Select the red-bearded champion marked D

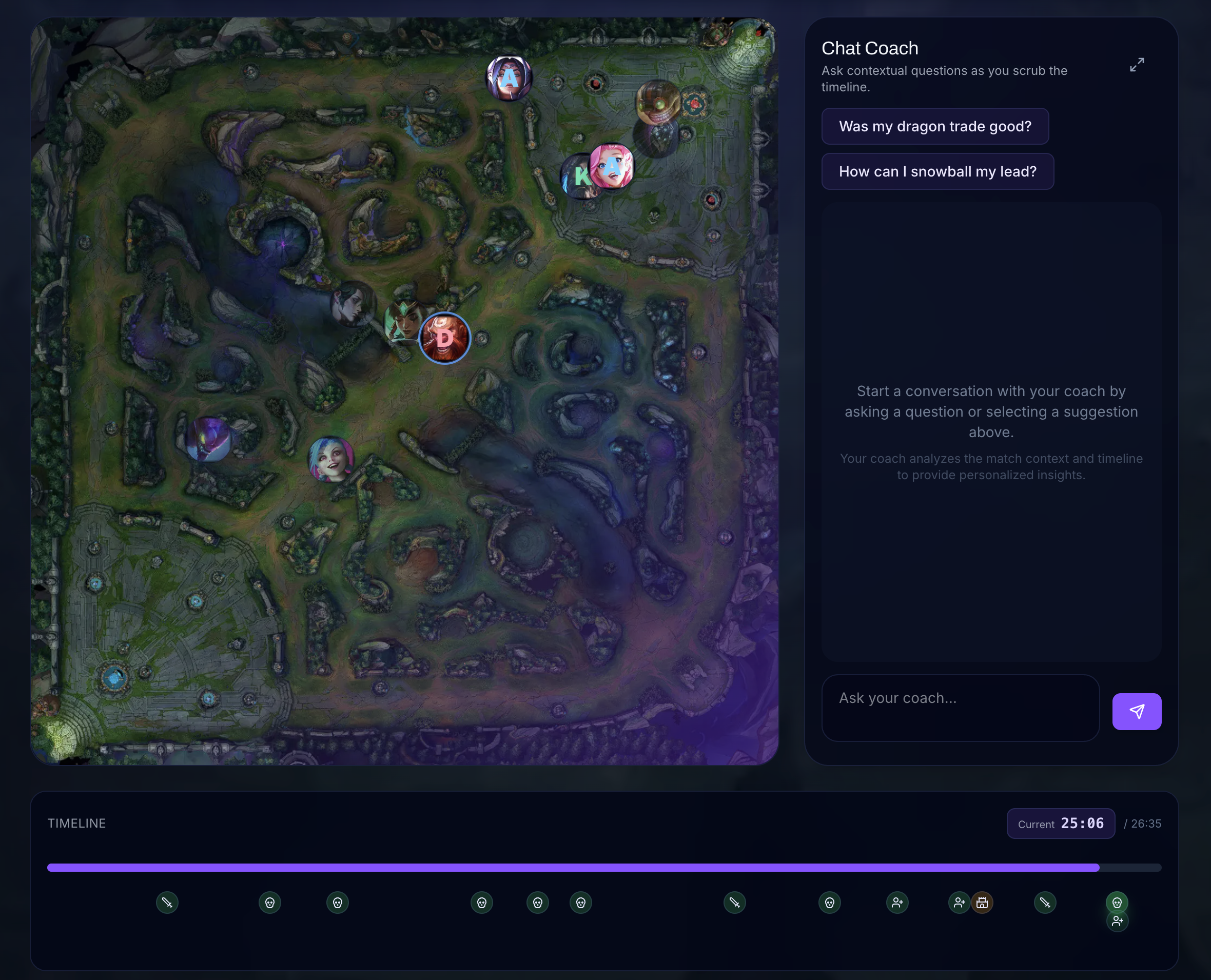[444, 338]
